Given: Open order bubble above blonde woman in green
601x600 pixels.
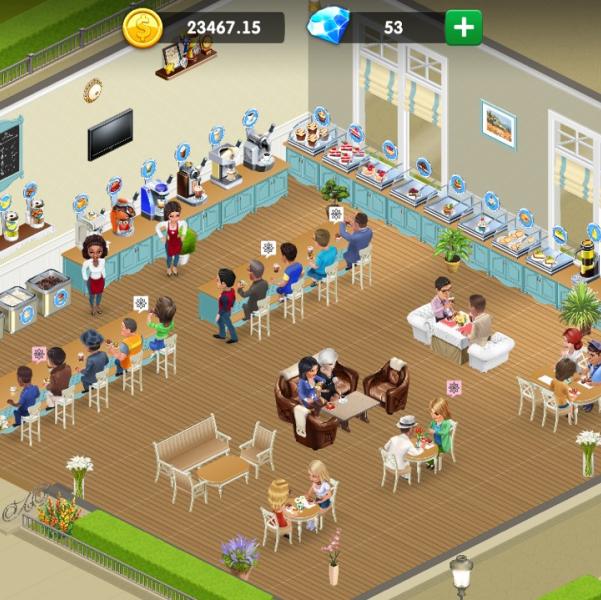Looking at the screenshot, I should coord(454,387).
